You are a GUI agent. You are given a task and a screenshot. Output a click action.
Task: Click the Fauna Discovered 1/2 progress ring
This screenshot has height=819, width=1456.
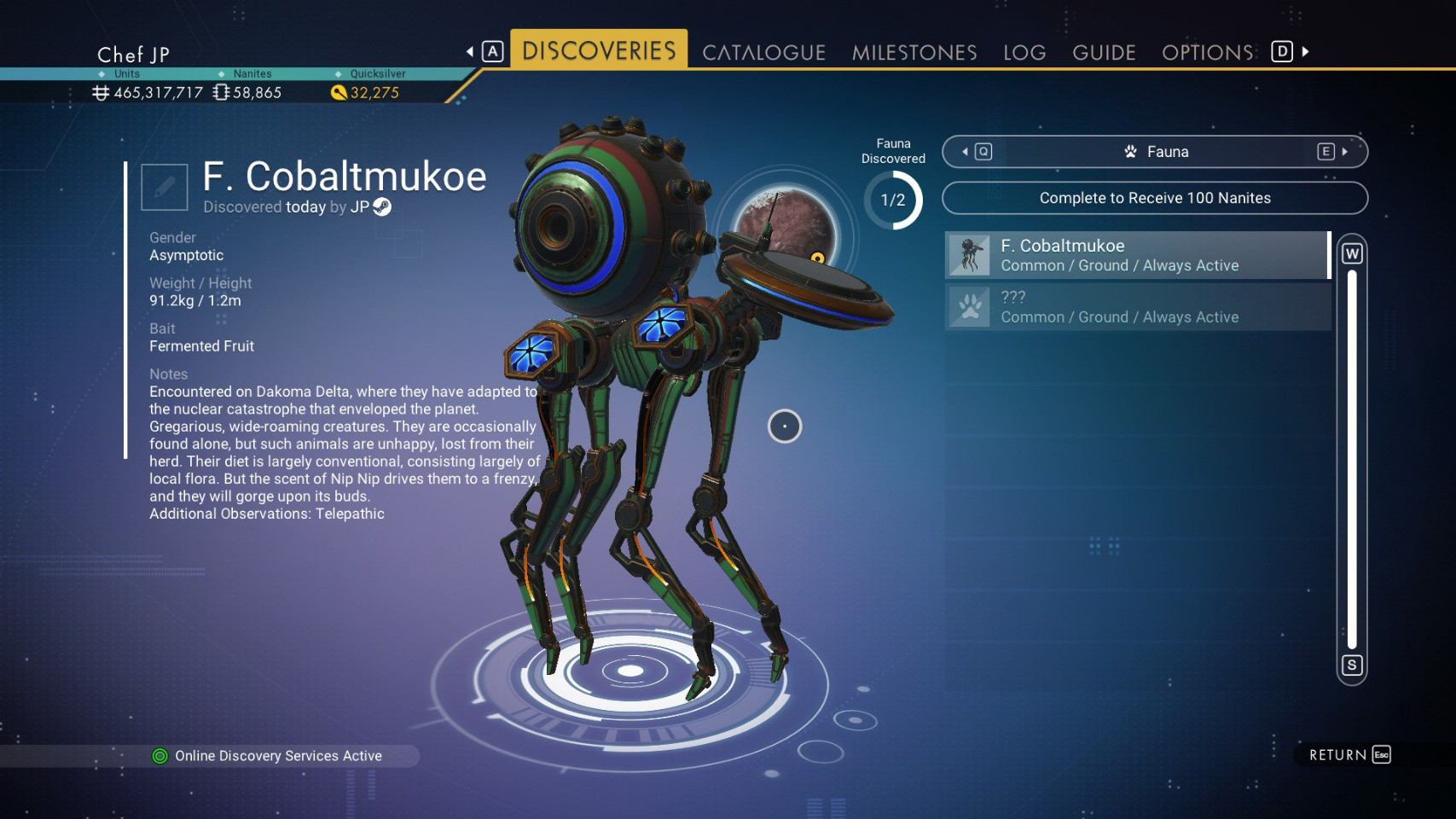click(x=892, y=202)
